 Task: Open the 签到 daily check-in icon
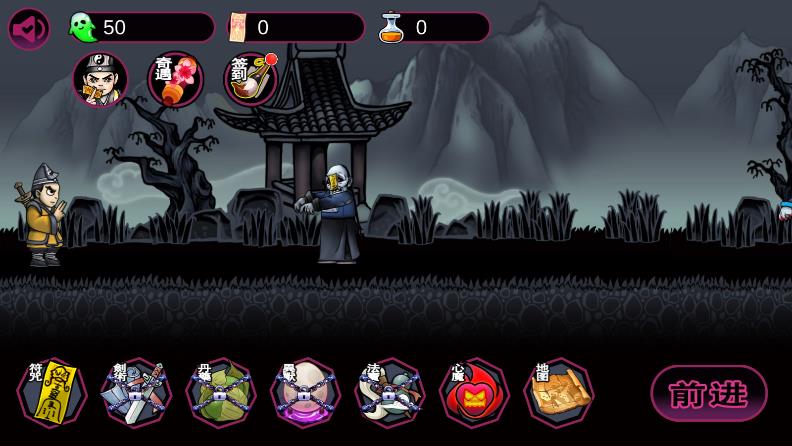tap(250, 79)
